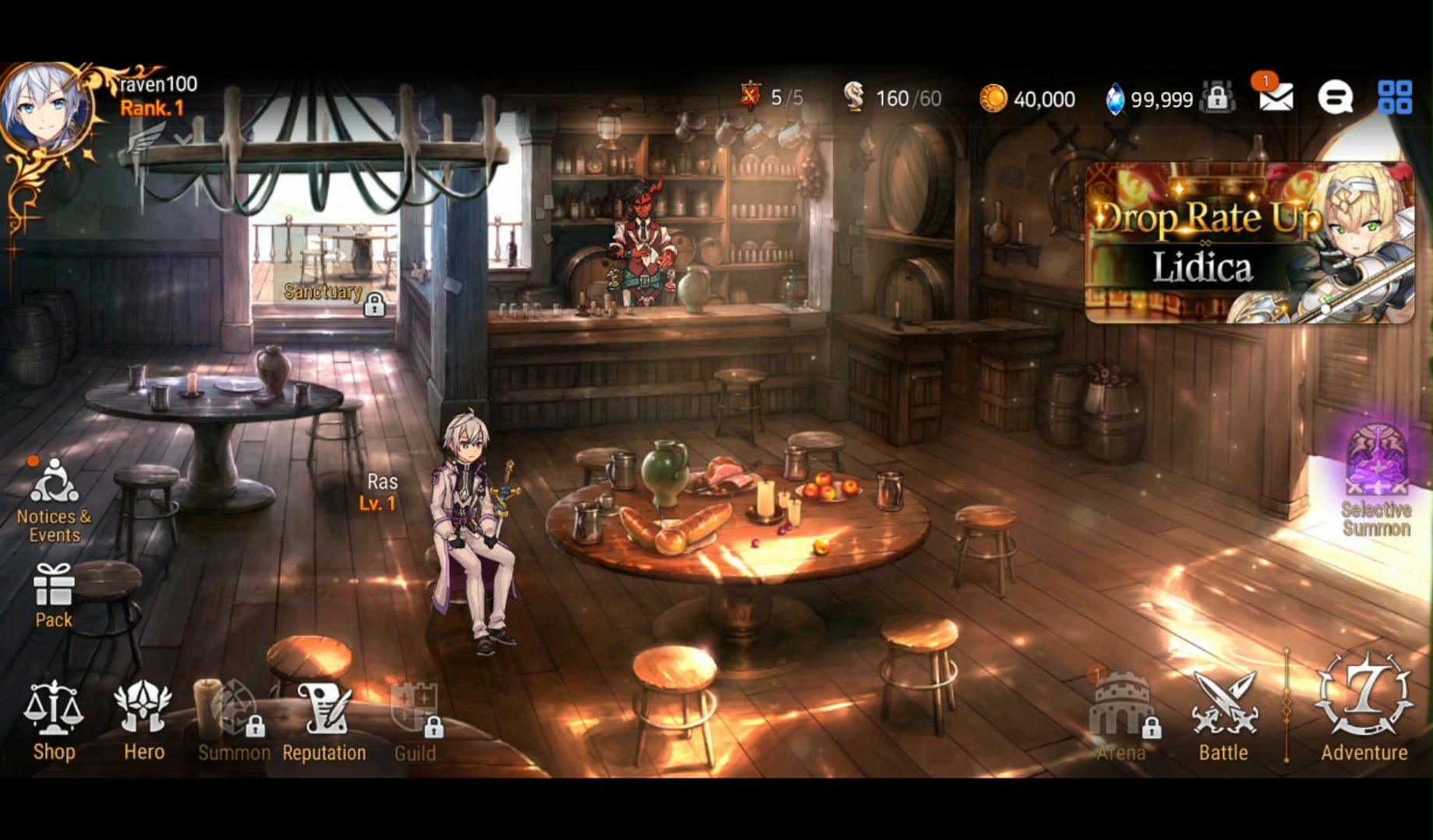Open the Reputation menu

324,720
